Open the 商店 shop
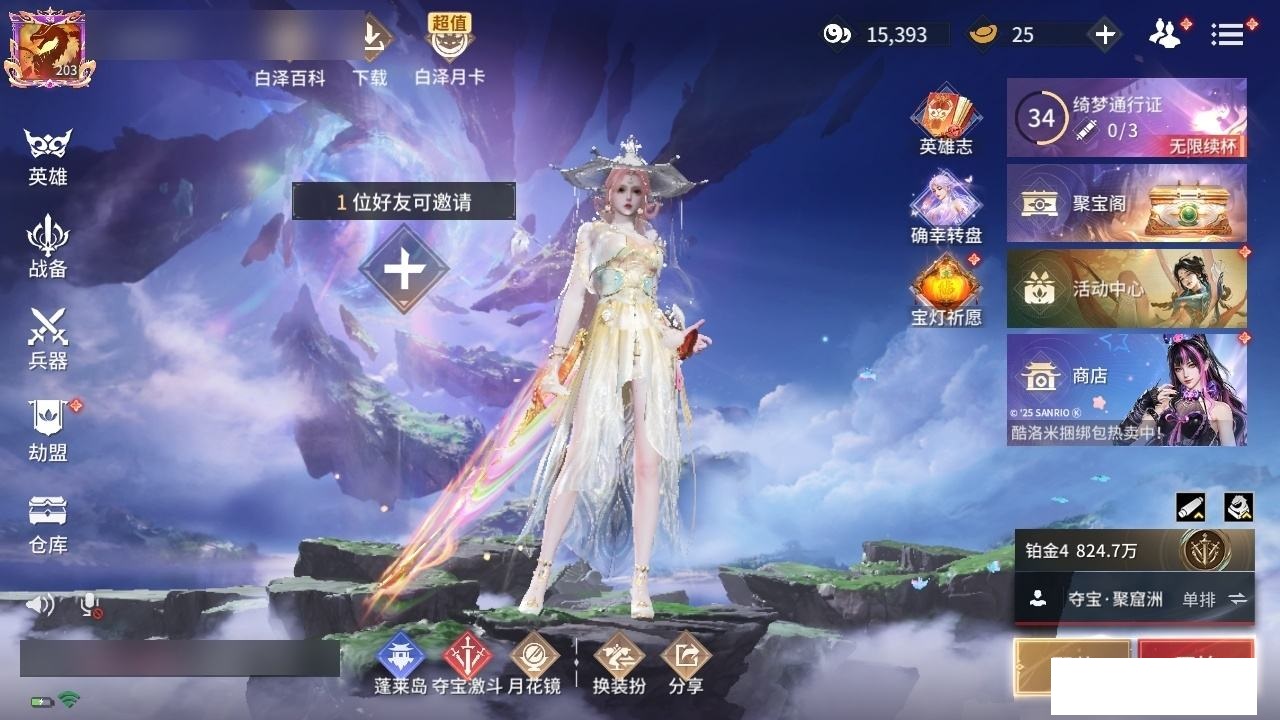This screenshot has width=1280, height=720. pos(1126,389)
